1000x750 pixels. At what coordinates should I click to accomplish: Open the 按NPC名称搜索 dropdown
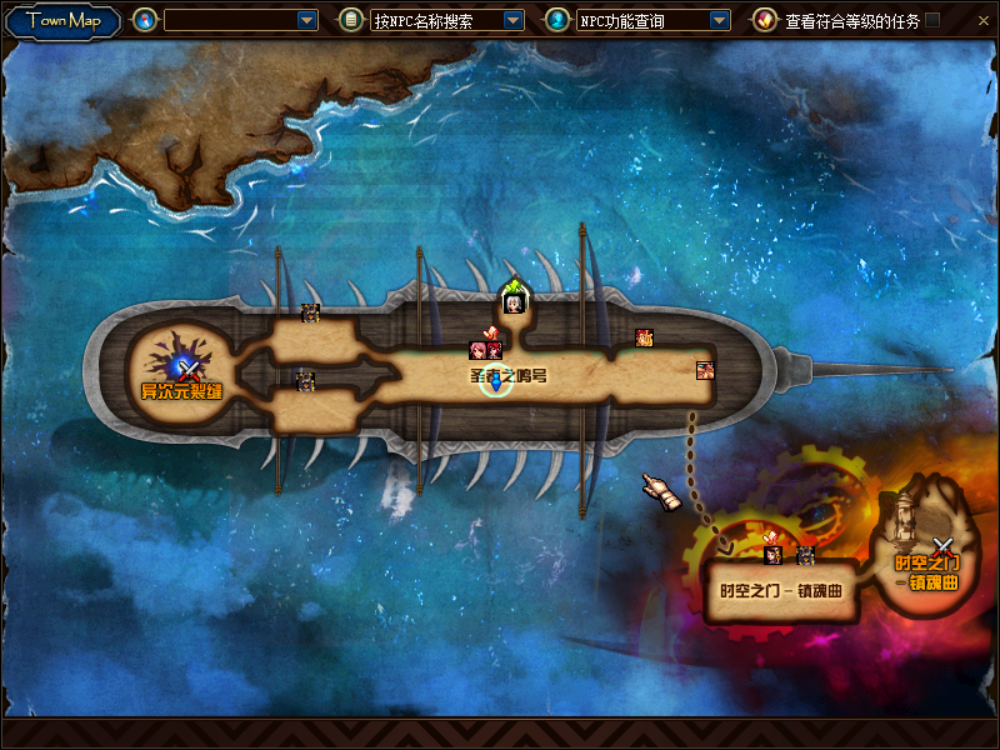(x=513, y=20)
